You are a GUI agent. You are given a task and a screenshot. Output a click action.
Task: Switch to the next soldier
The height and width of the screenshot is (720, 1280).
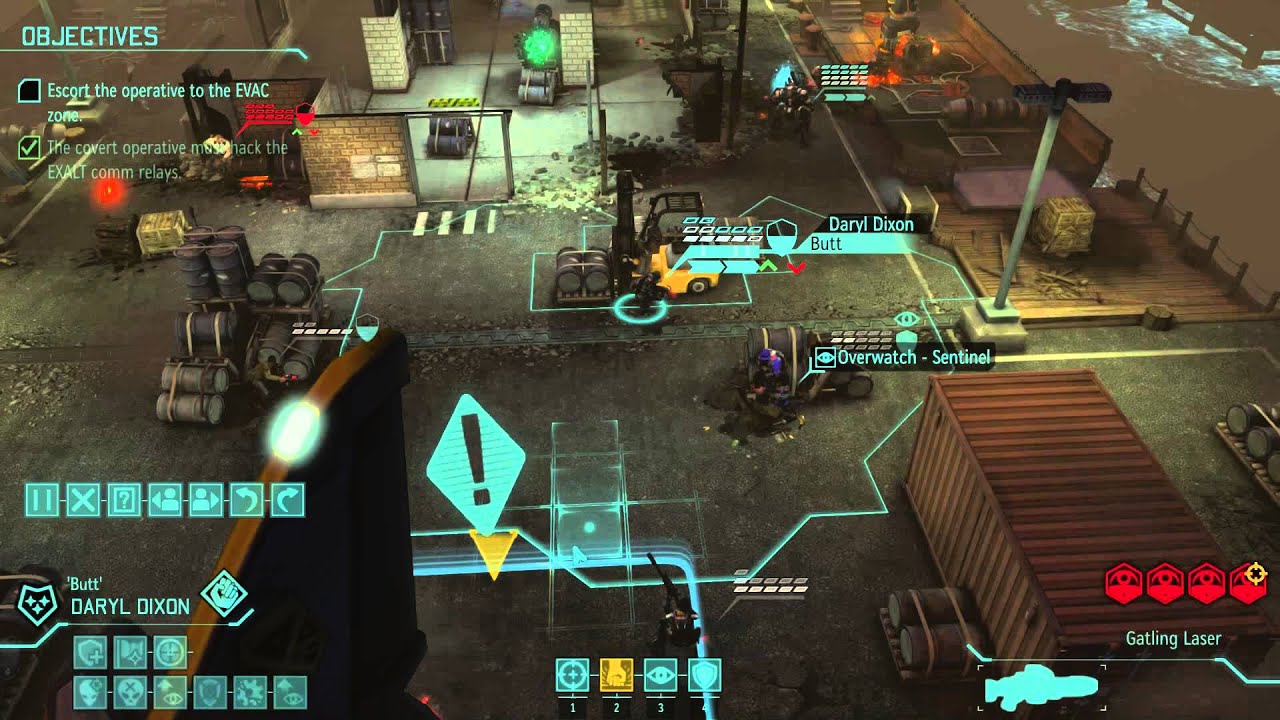point(206,499)
